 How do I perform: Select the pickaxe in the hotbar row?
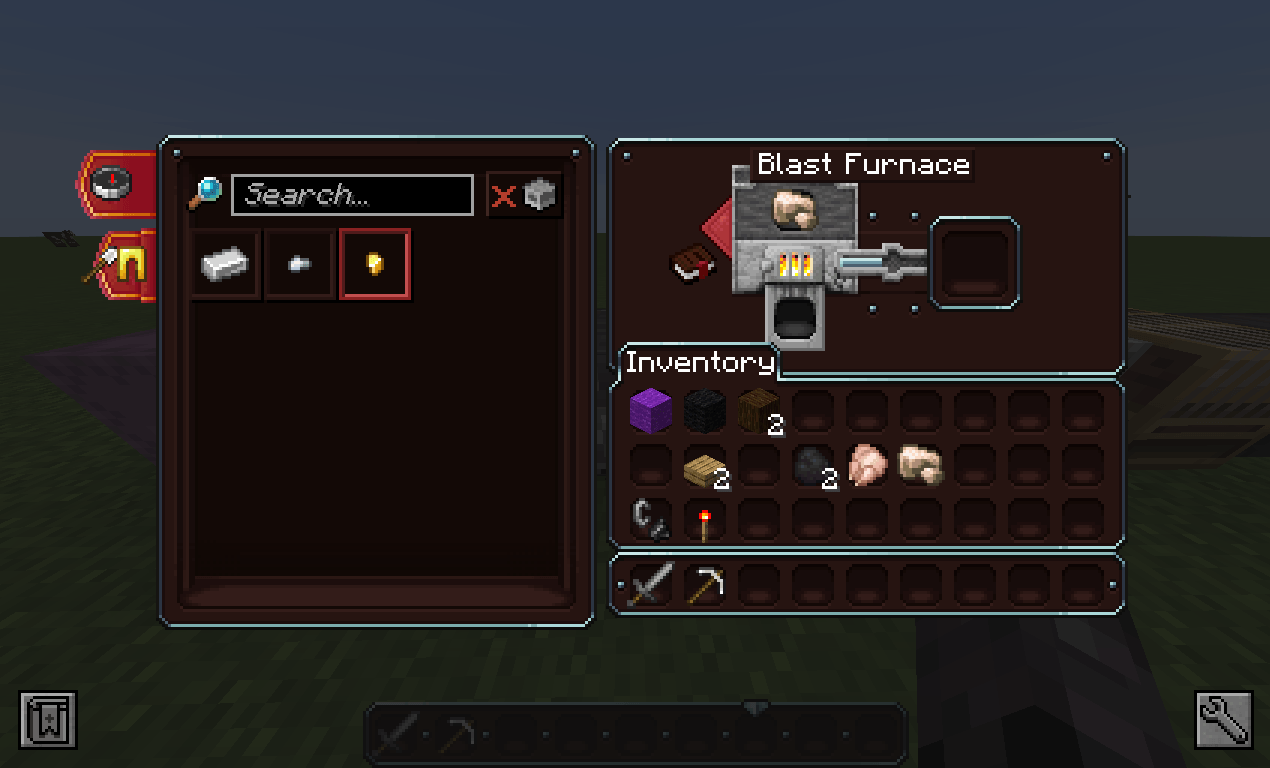[x=704, y=584]
